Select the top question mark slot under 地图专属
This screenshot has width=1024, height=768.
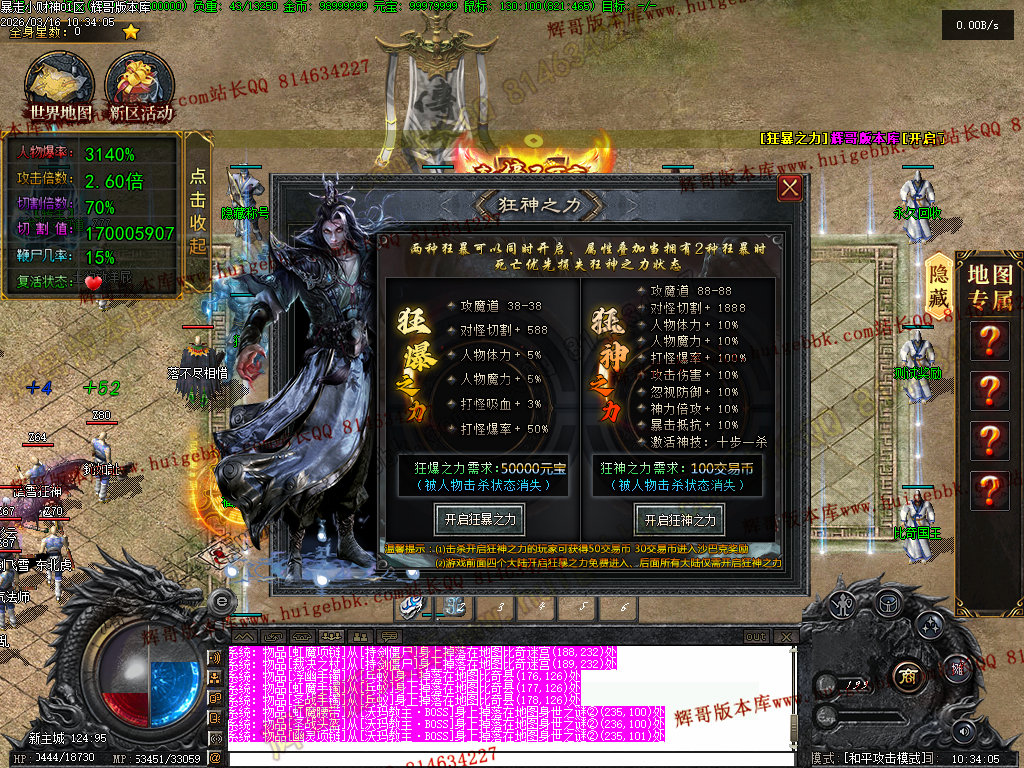989,341
